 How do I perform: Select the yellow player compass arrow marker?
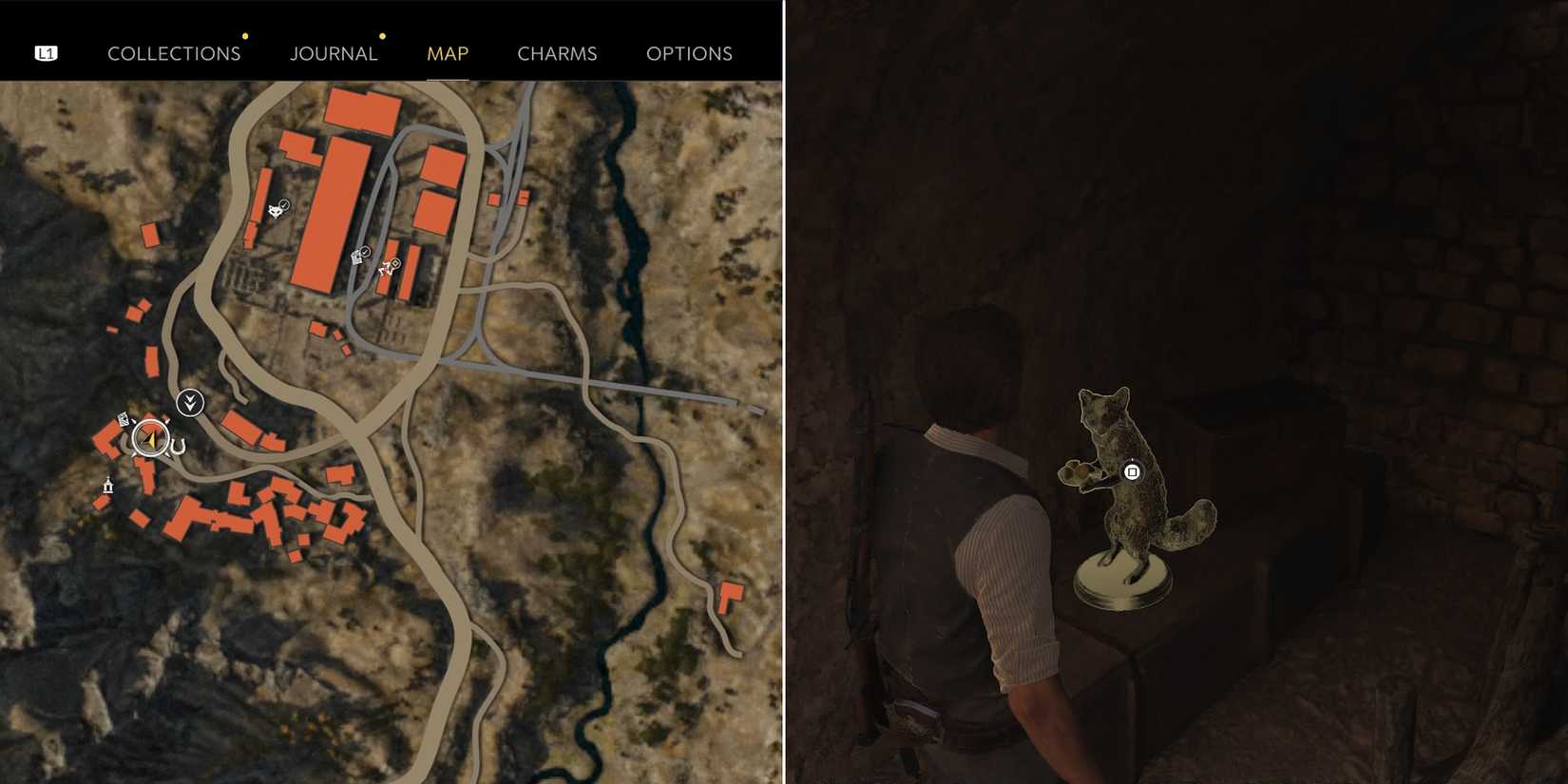(x=150, y=440)
